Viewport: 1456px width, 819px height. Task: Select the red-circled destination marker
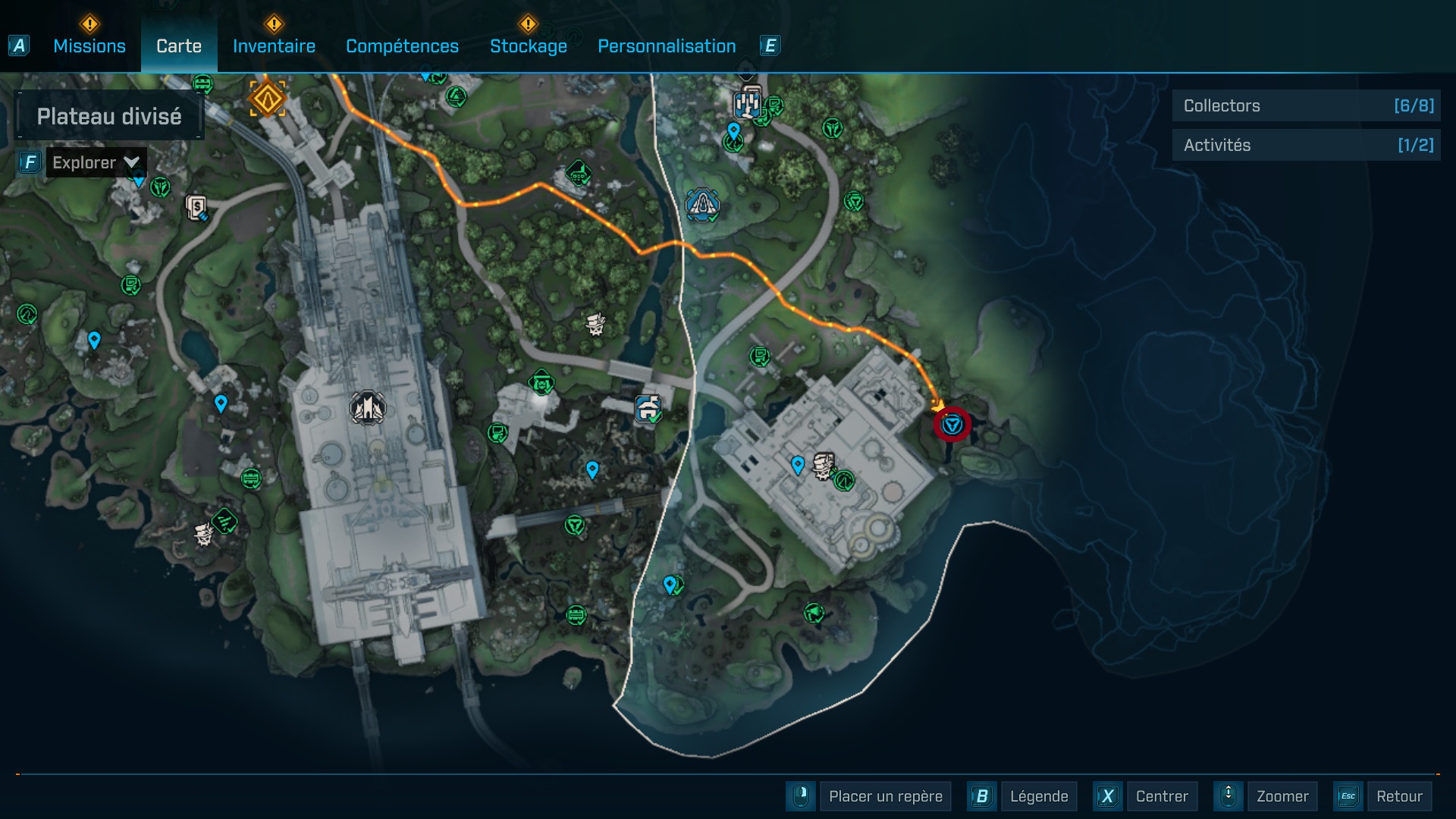952,425
